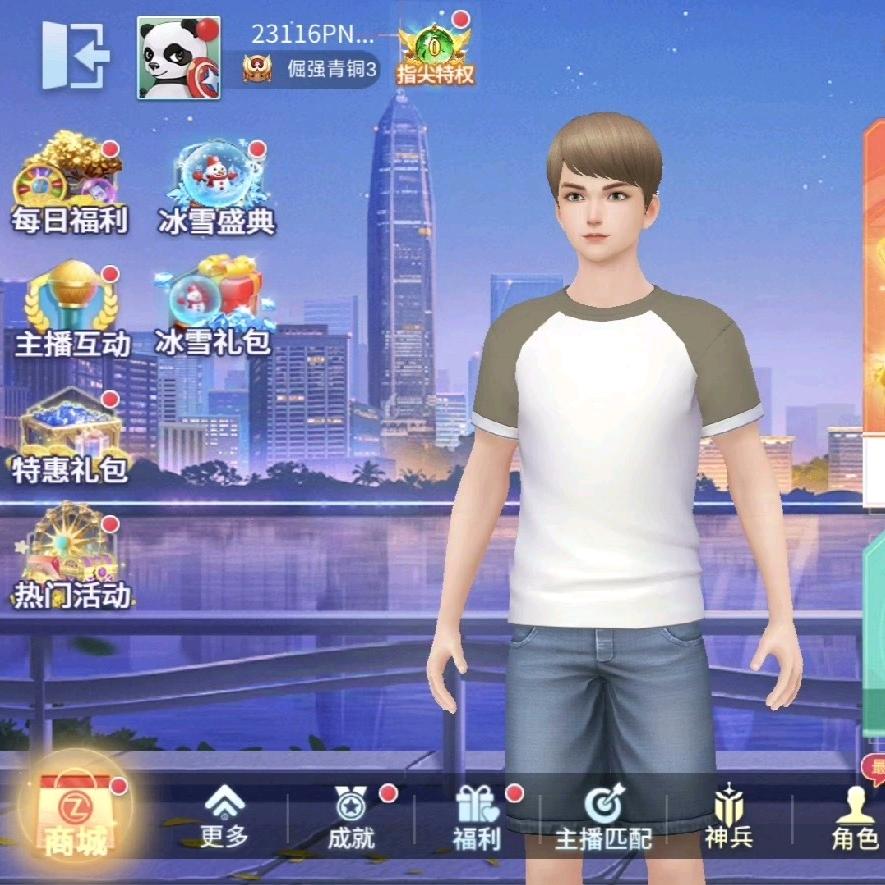Open the 冰雪盛典 snowman event
This screenshot has width=885, height=885.
[217, 187]
